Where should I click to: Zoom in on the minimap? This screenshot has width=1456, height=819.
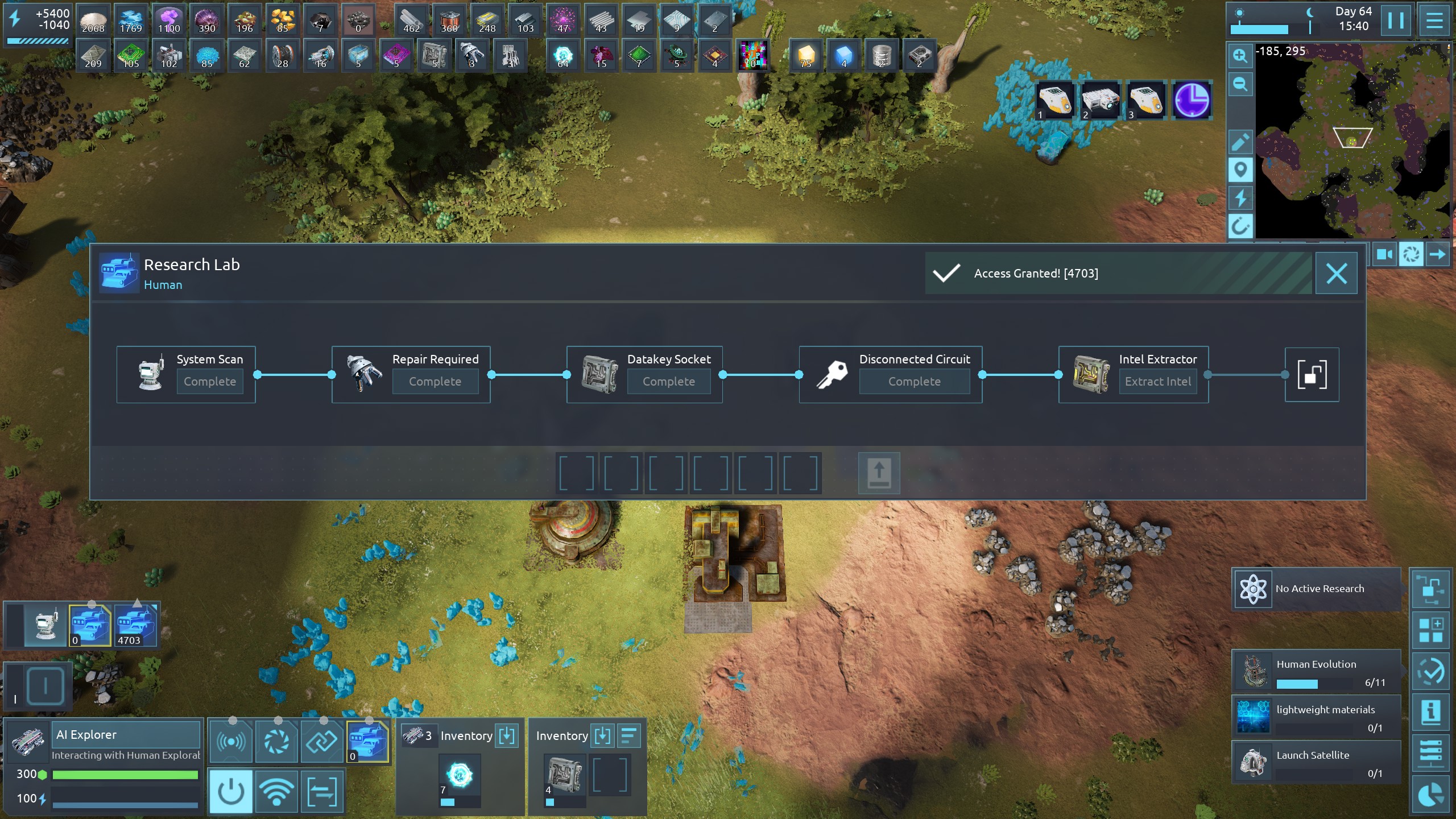pyautogui.click(x=1240, y=56)
